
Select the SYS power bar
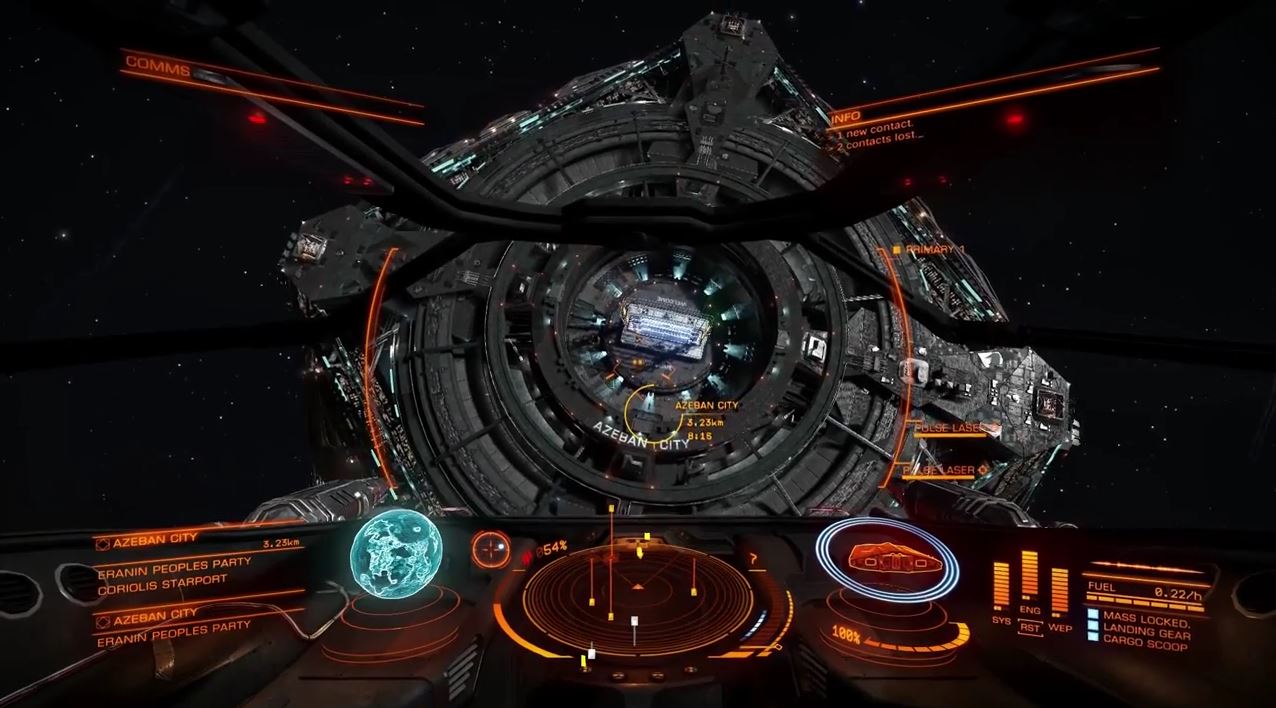click(1000, 583)
